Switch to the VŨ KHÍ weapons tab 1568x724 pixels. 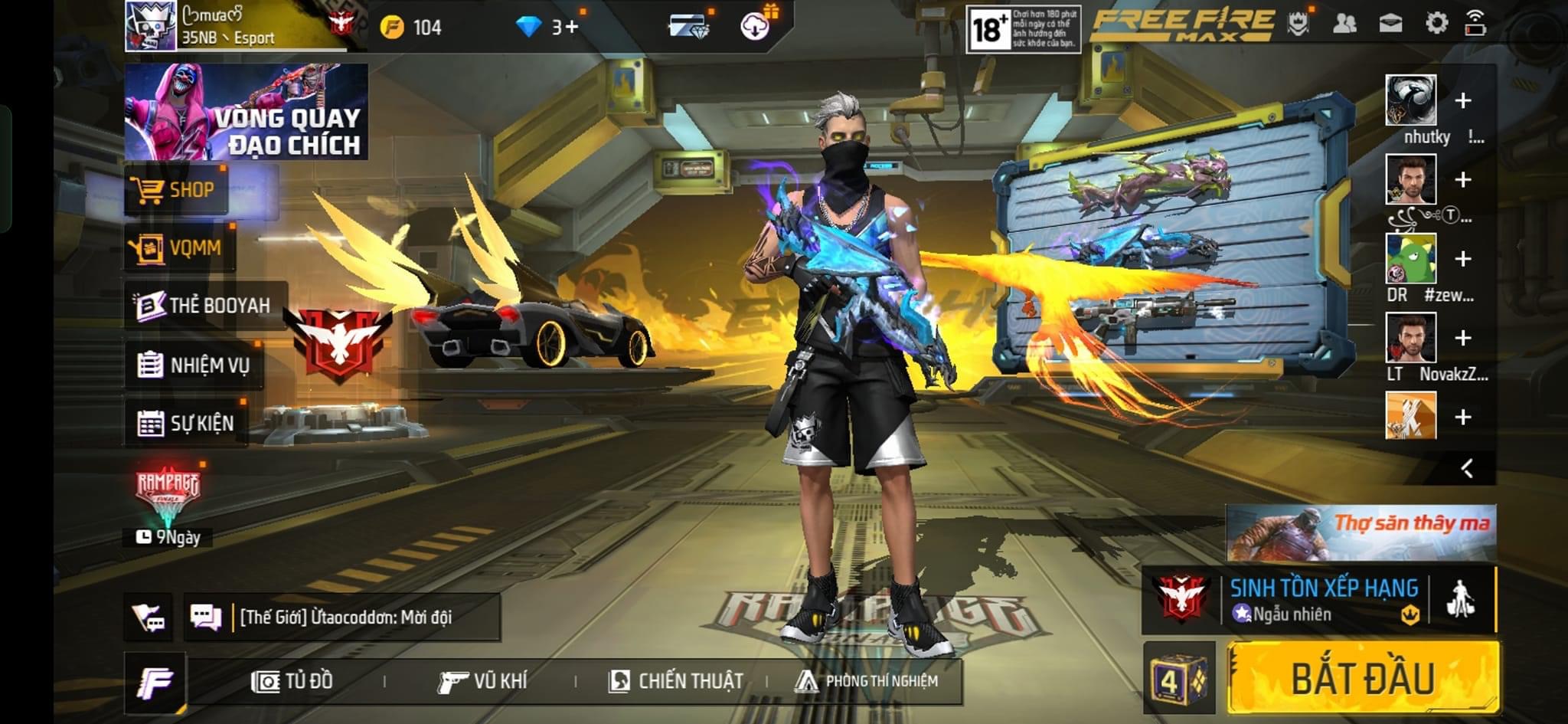482,680
